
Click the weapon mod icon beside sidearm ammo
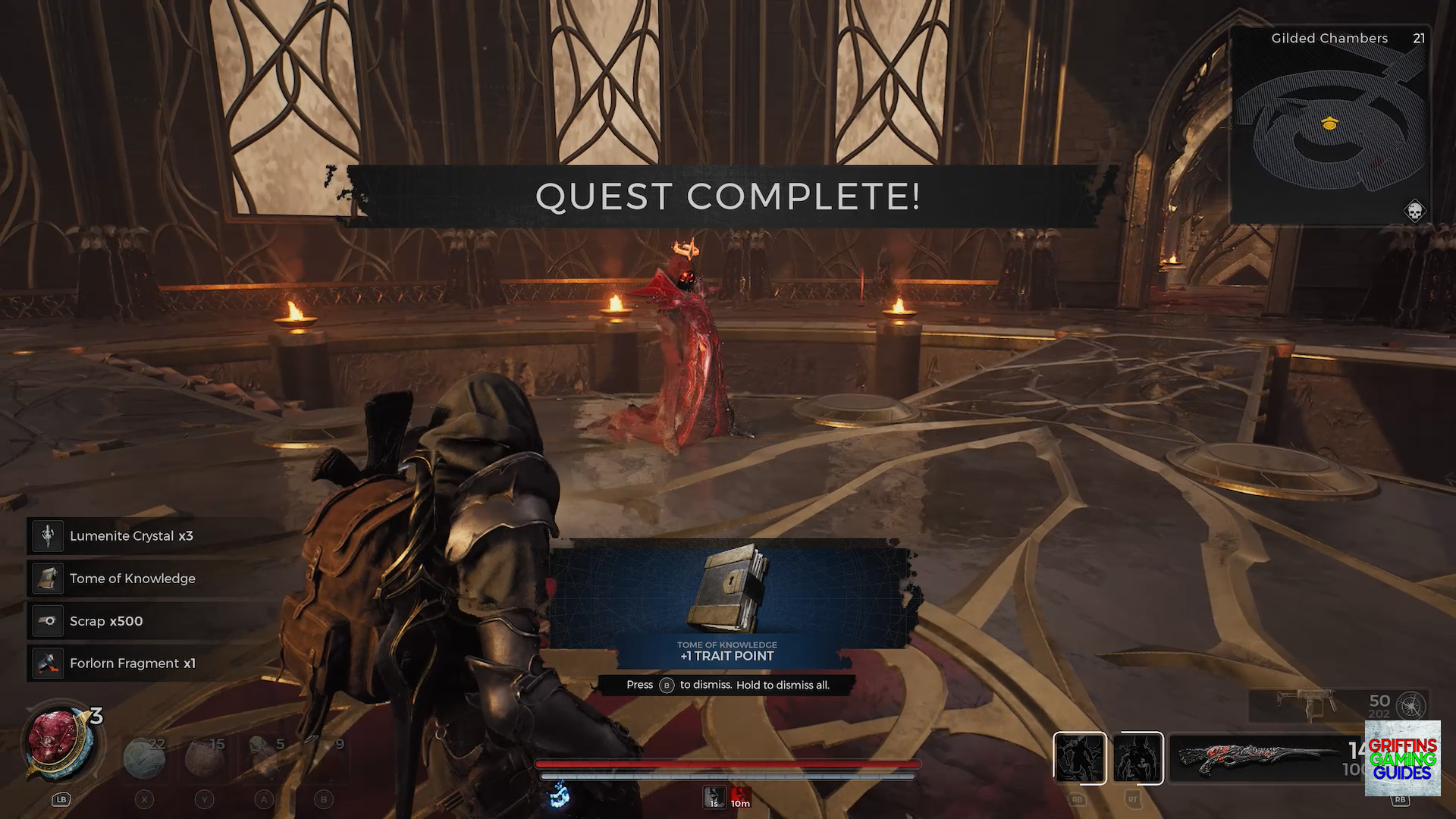click(1411, 705)
